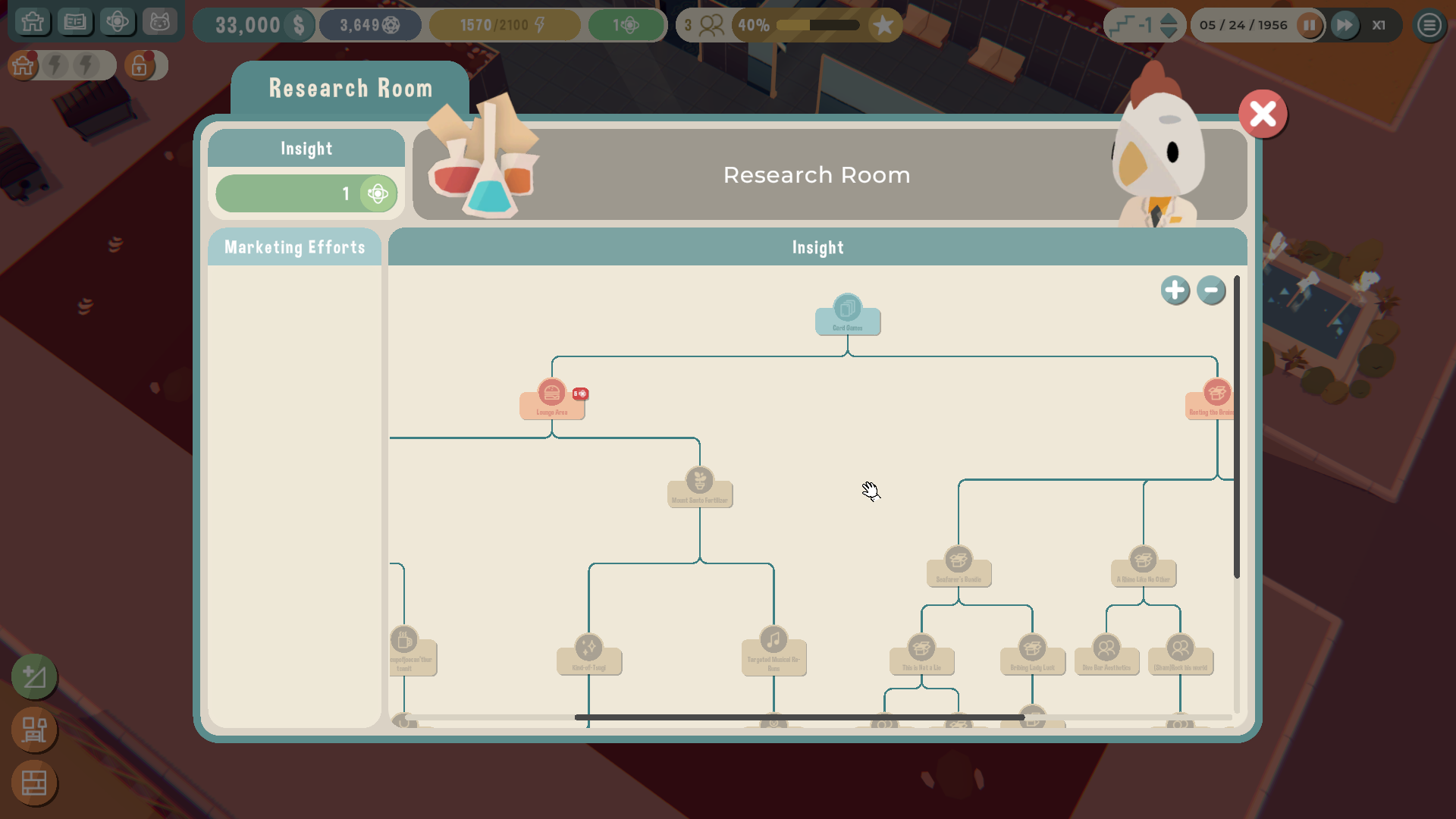
Task: Pause the game clock
Action: click(1309, 25)
